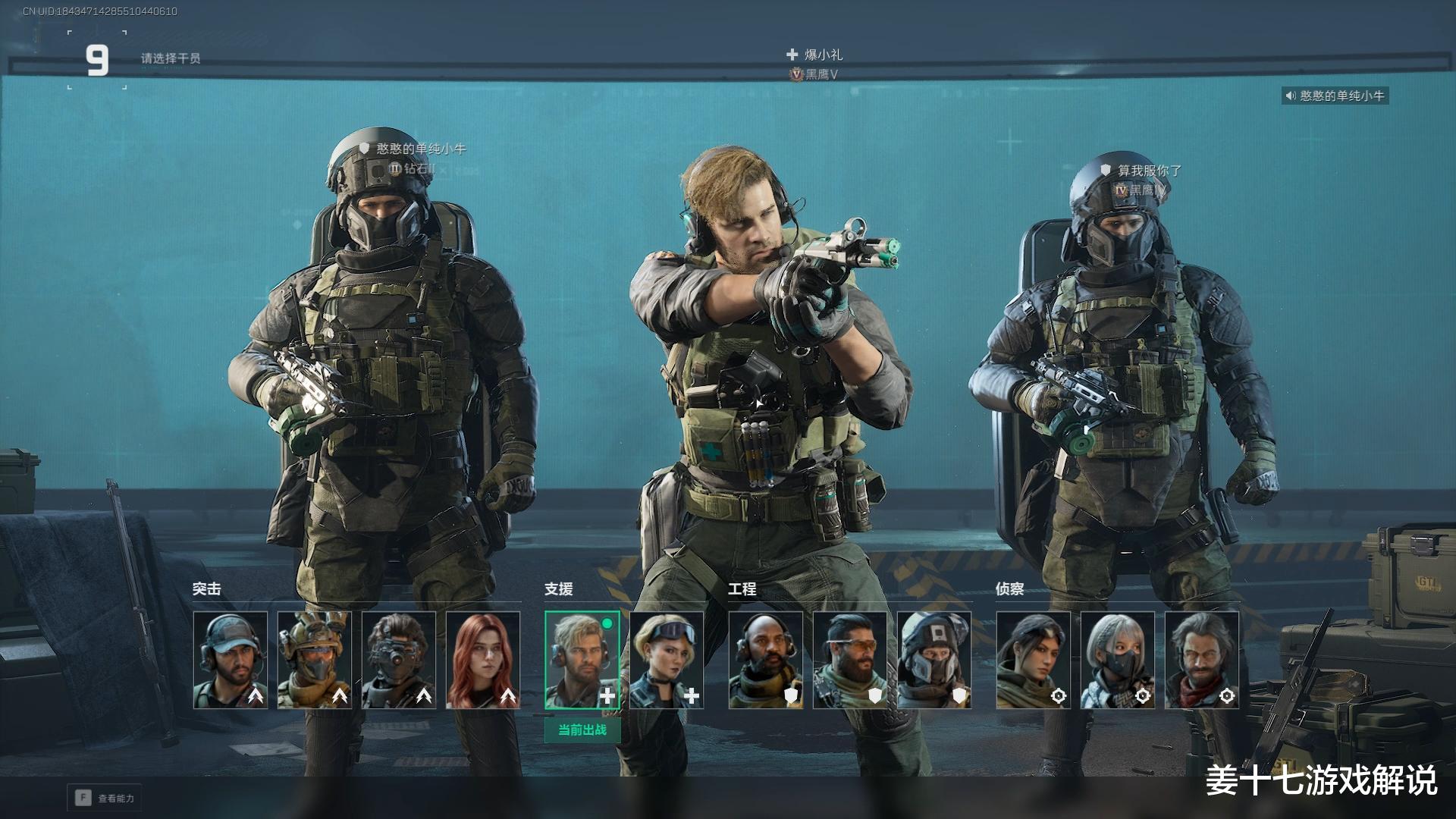Image resolution: width=1456 pixels, height=819 pixels.
Task: Open the 查看能力 ability view
Action: pyautogui.click(x=105, y=798)
